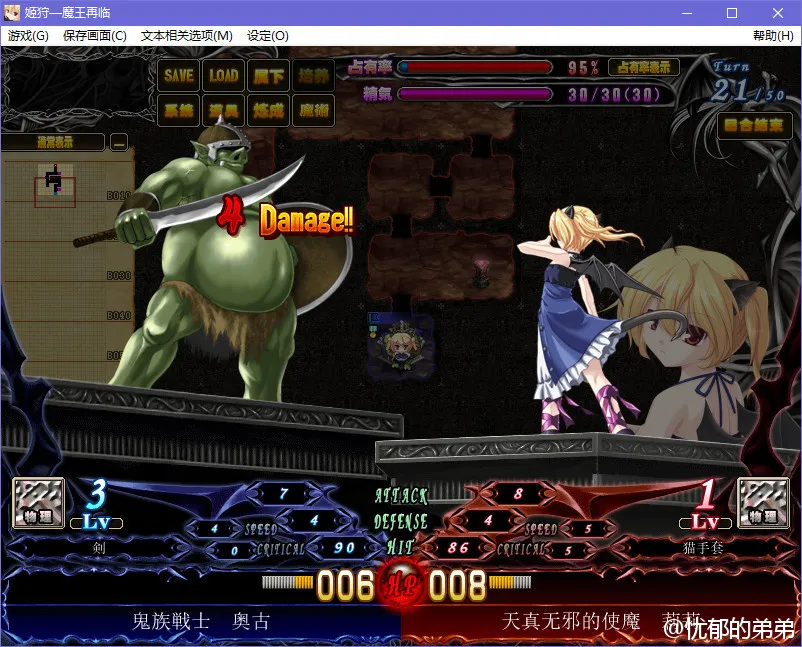Collapse the minimap with the minus button
The image size is (802, 647).
pyautogui.click(x=119, y=142)
